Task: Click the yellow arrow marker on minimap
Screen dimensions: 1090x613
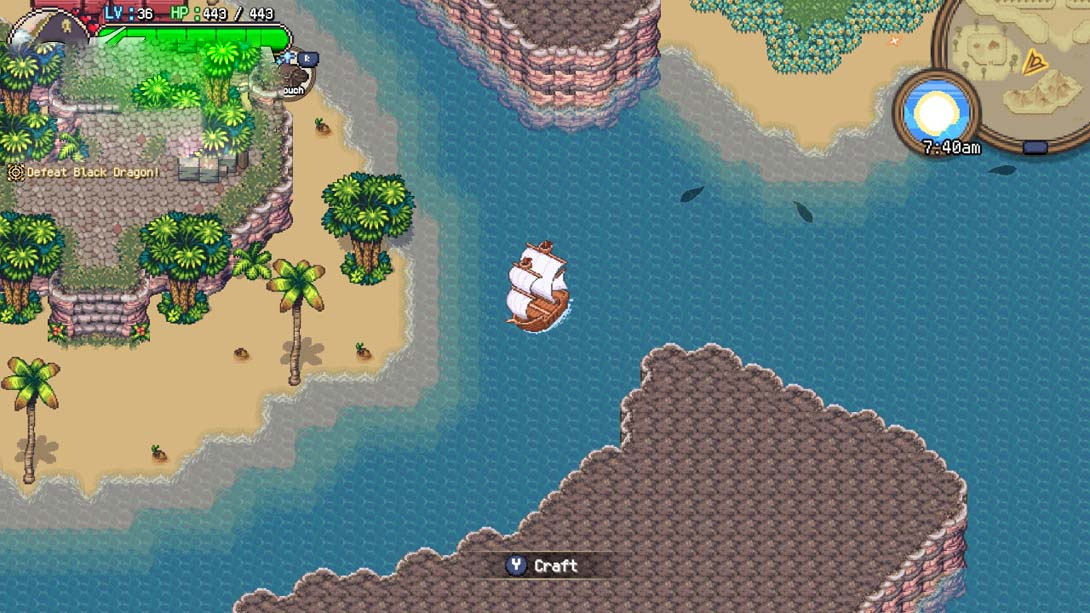Action: coord(1034,64)
